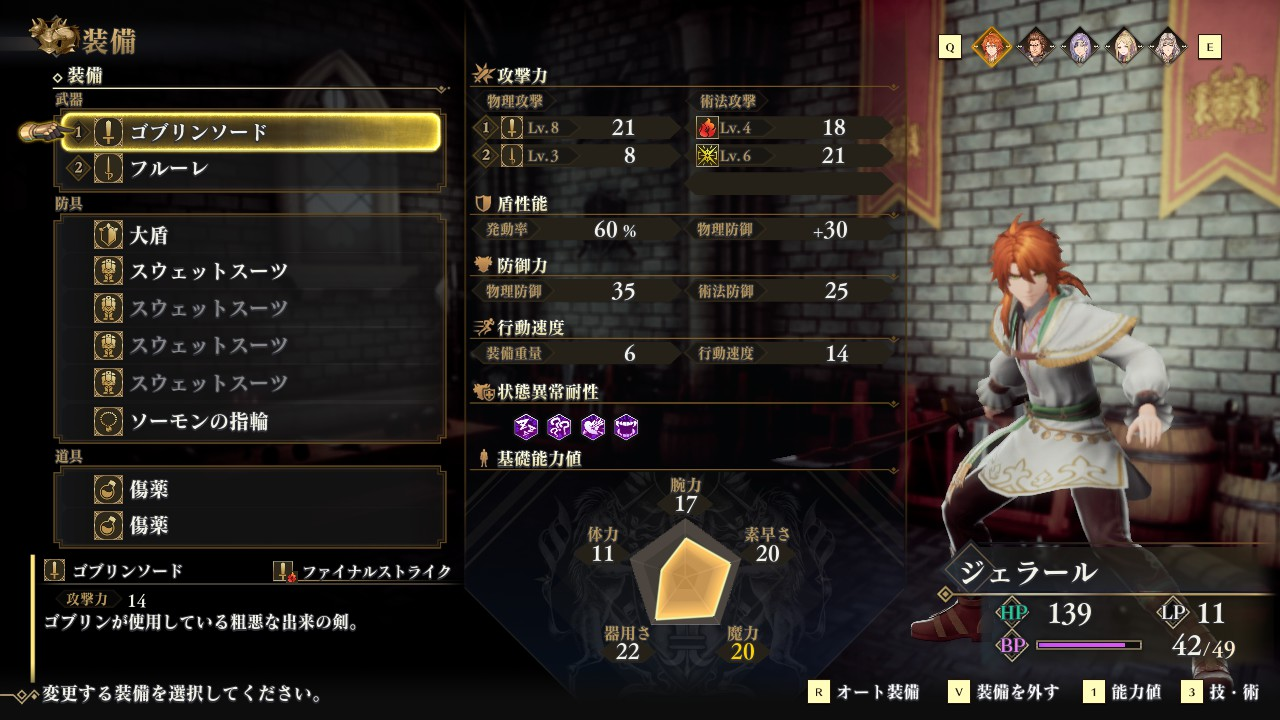Screen dimensions: 1280x720
Task: Select the 大盾 shield slot
Action: point(252,236)
